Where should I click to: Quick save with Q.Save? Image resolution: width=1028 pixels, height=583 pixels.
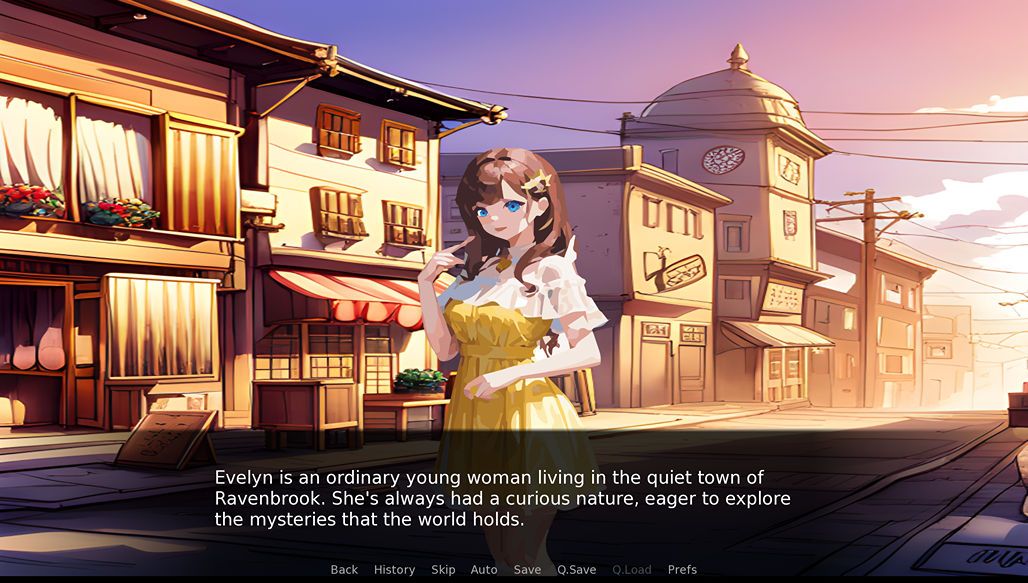point(576,570)
